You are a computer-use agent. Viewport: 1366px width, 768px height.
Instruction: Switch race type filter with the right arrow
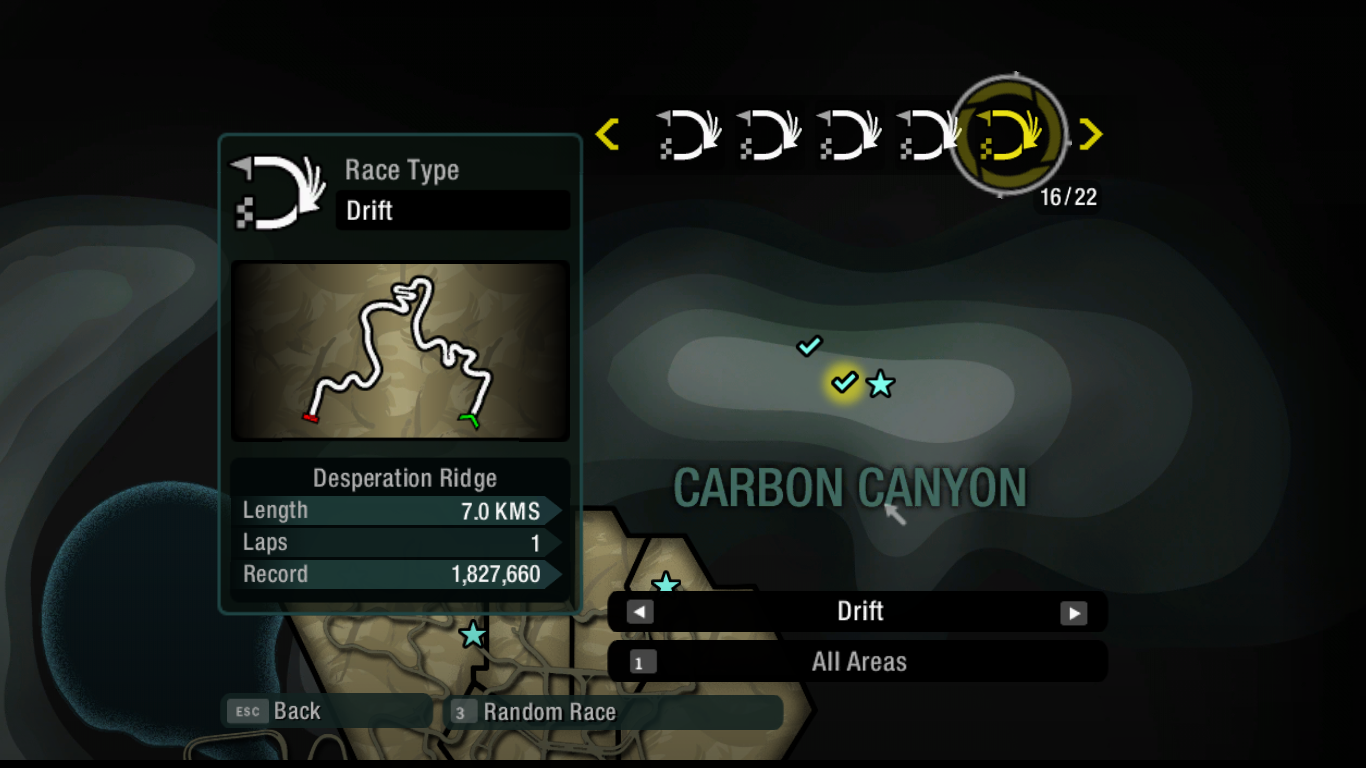tap(1073, 612)
